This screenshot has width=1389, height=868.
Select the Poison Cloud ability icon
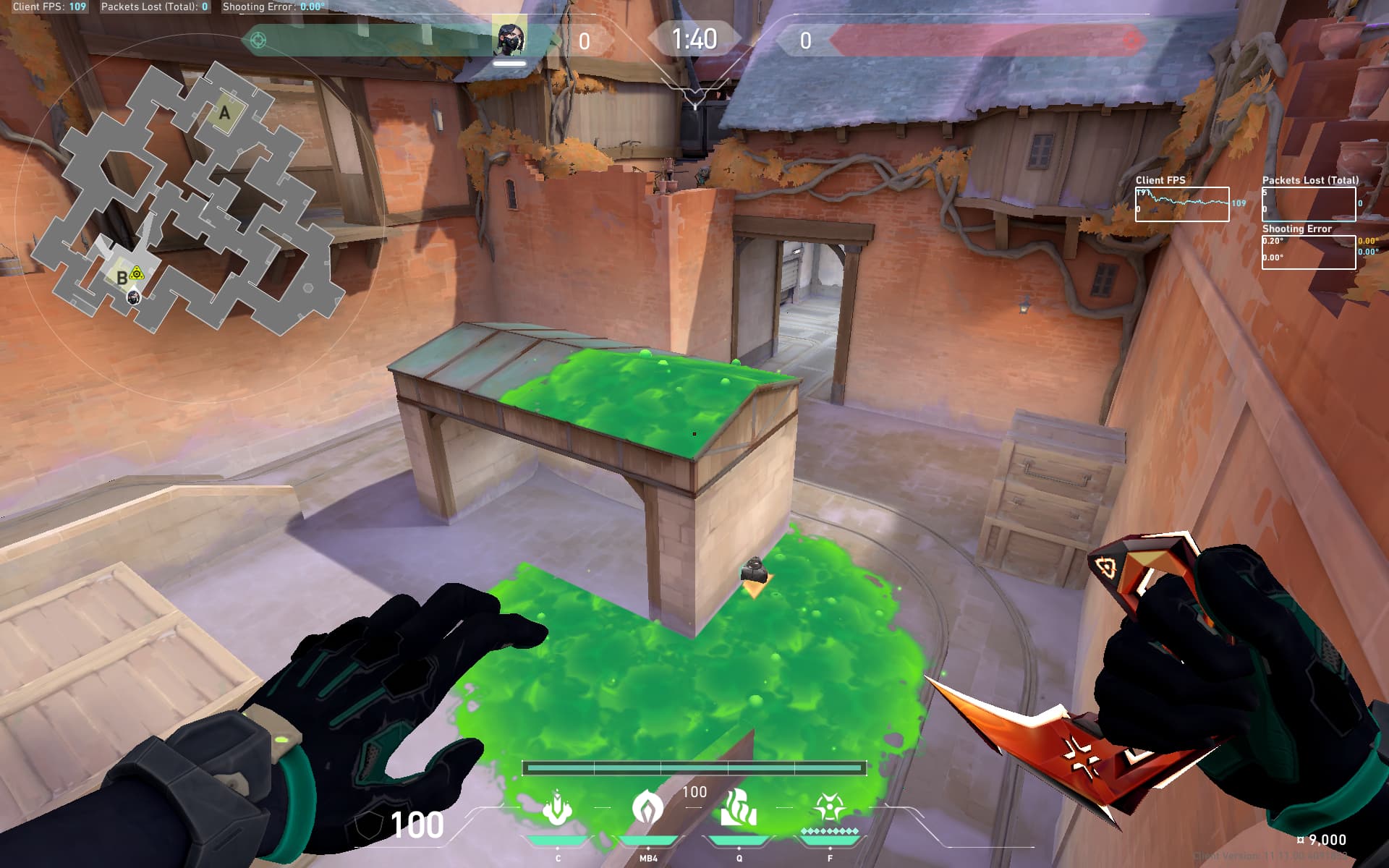pos(647,809)
